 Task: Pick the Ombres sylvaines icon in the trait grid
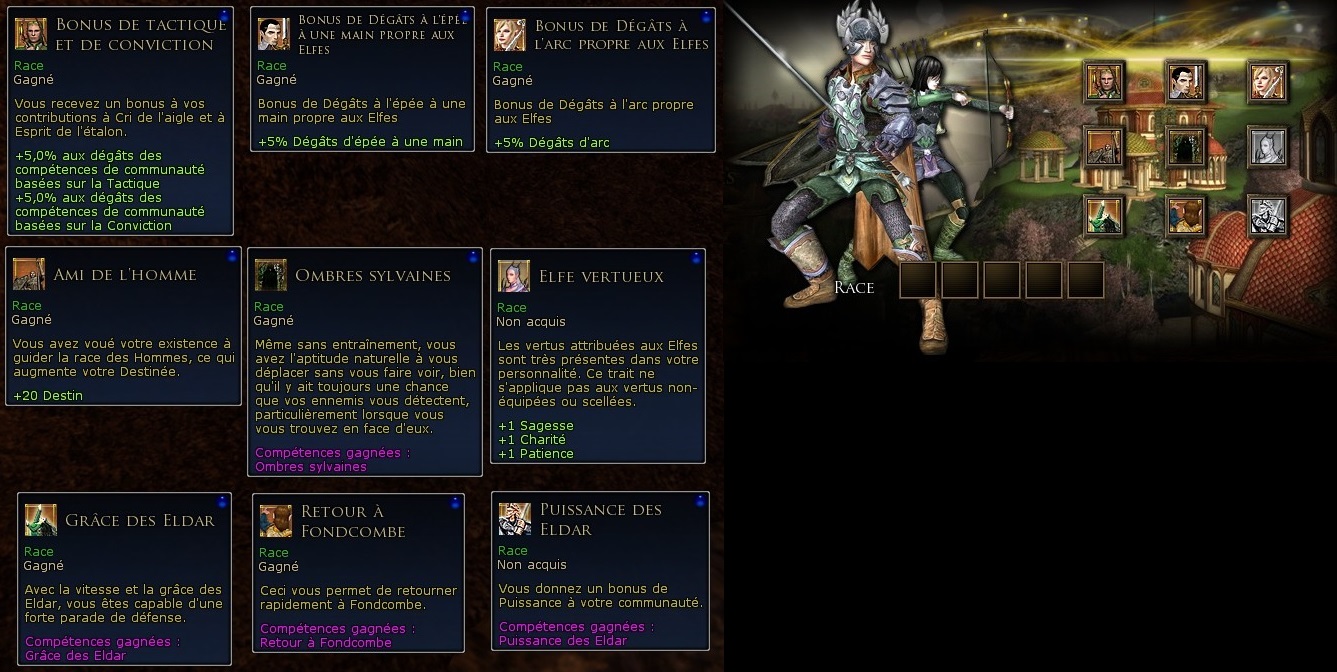coord(1185,148)
